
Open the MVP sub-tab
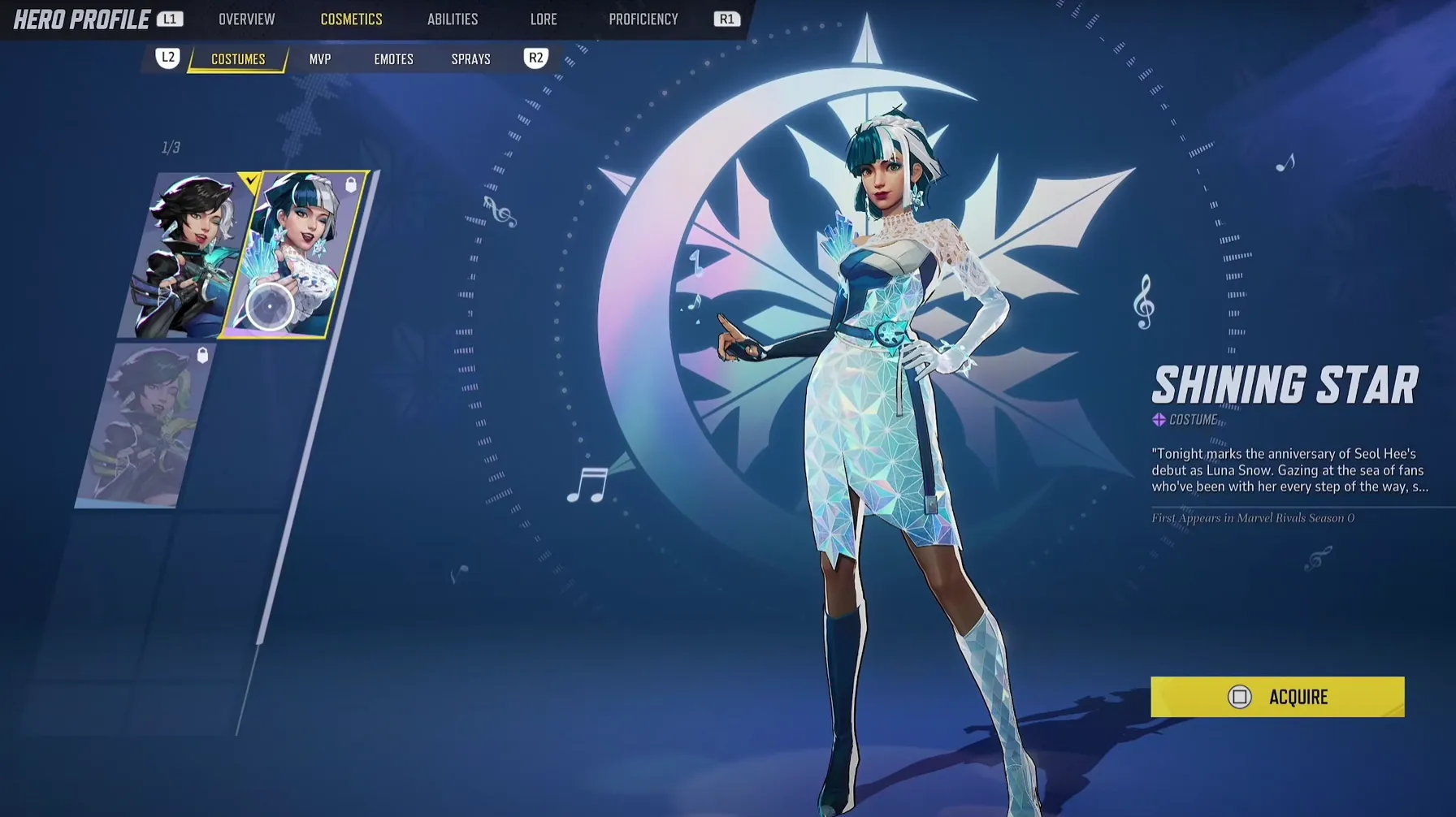tap(320, 59)
